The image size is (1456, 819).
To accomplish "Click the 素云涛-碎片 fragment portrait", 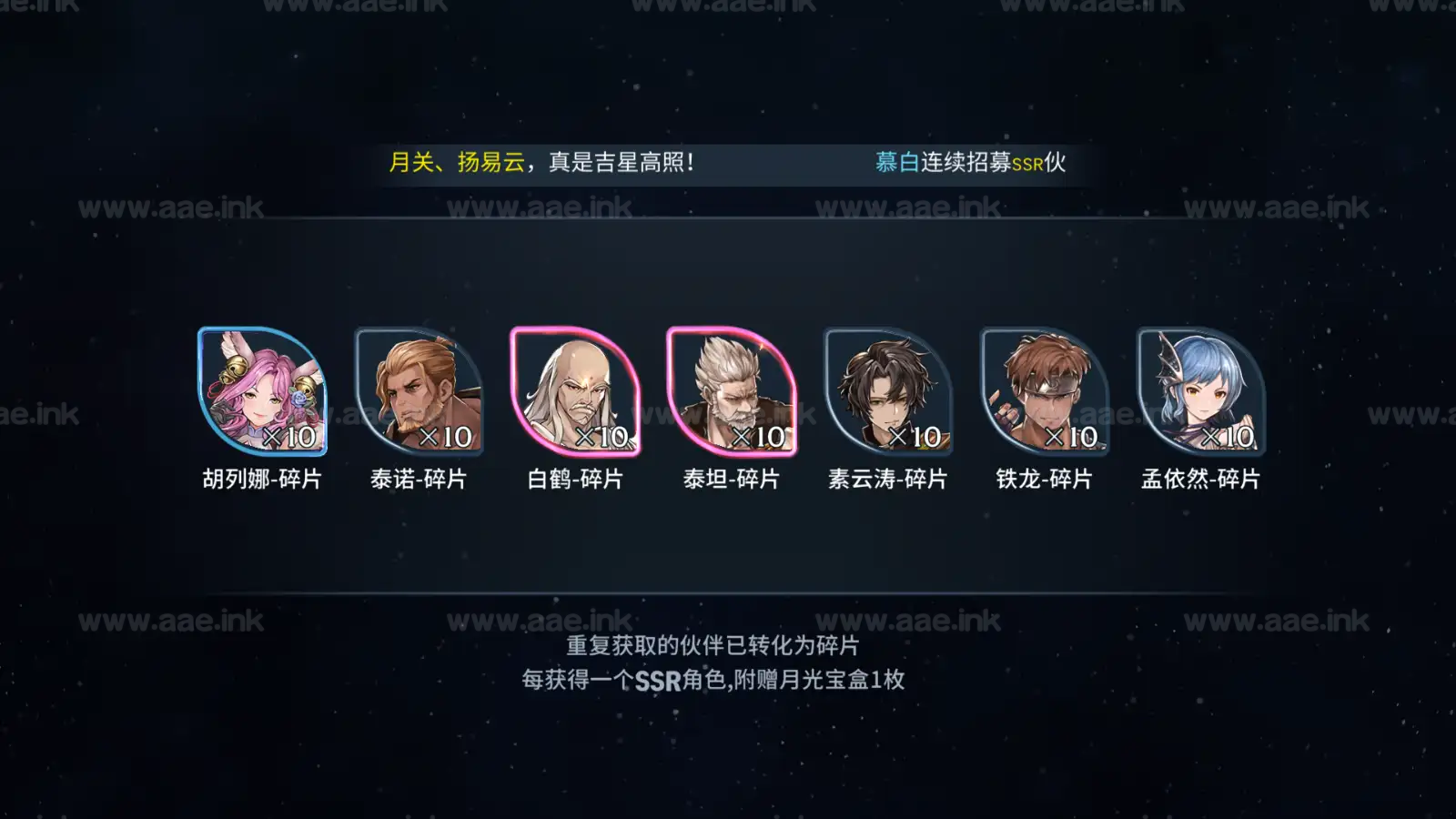I will (888, 391).
